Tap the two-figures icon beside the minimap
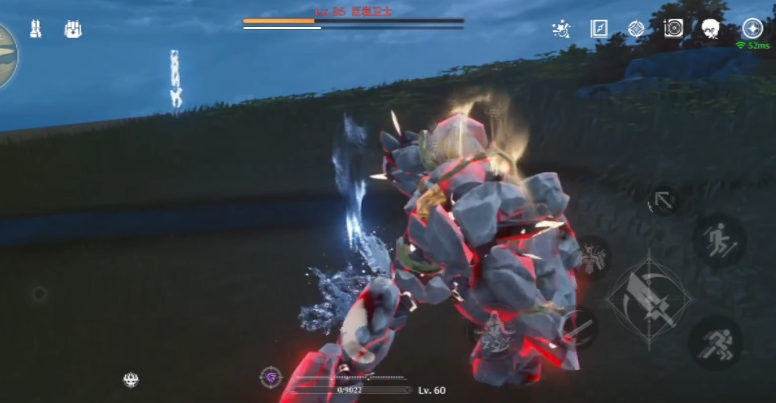This screenshot has height=403, width=776. 35,29
